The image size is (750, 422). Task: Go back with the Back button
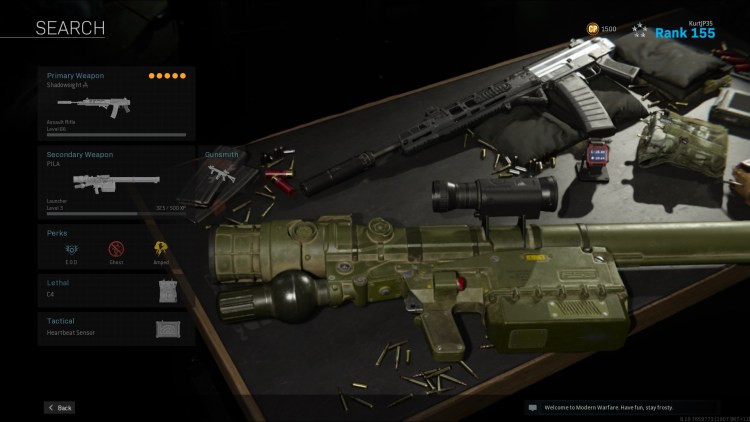pyautogui.click(x=59, y=408)
